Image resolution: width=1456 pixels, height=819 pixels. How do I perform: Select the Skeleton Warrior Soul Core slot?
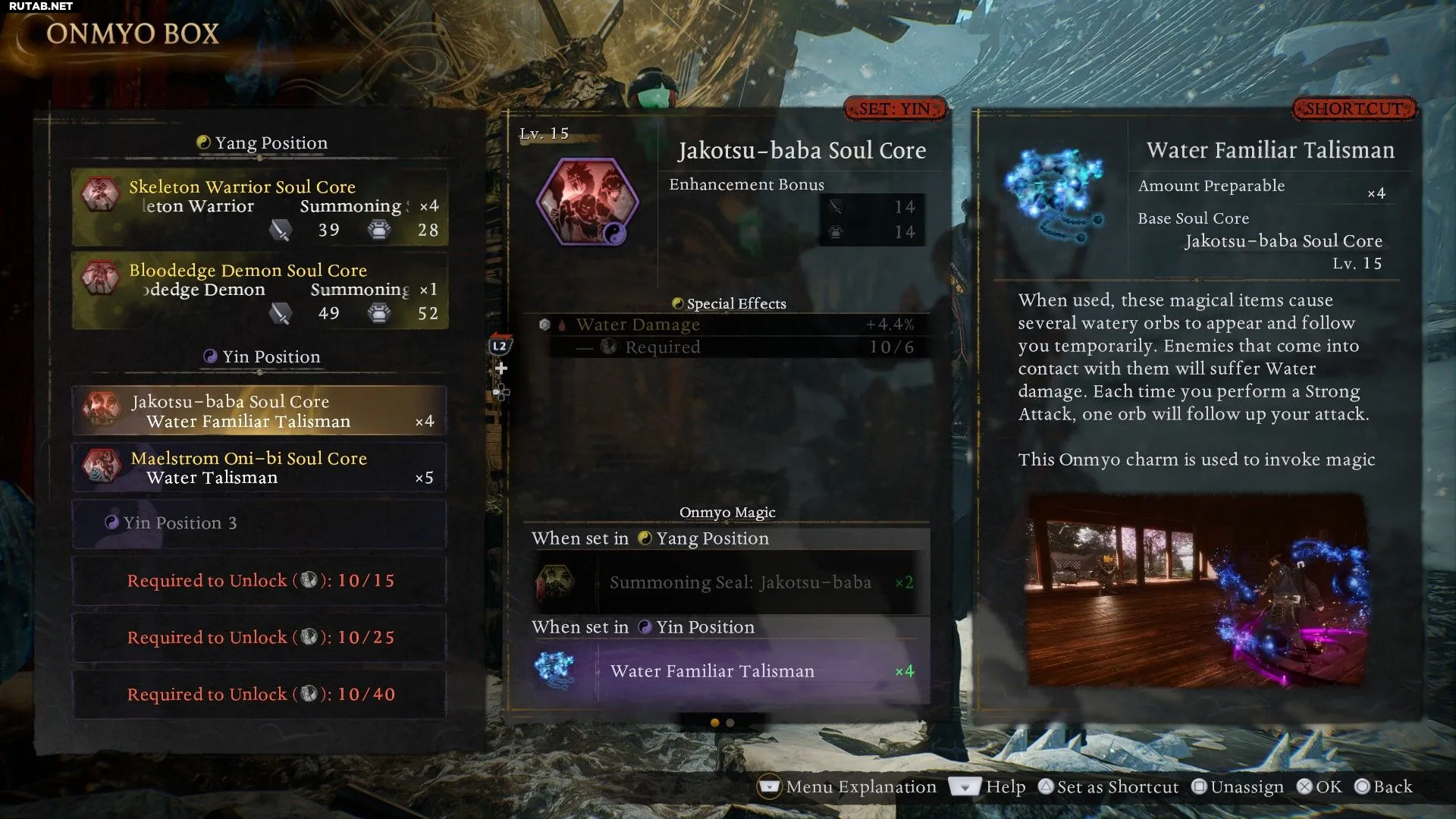(x=259, y=207)
